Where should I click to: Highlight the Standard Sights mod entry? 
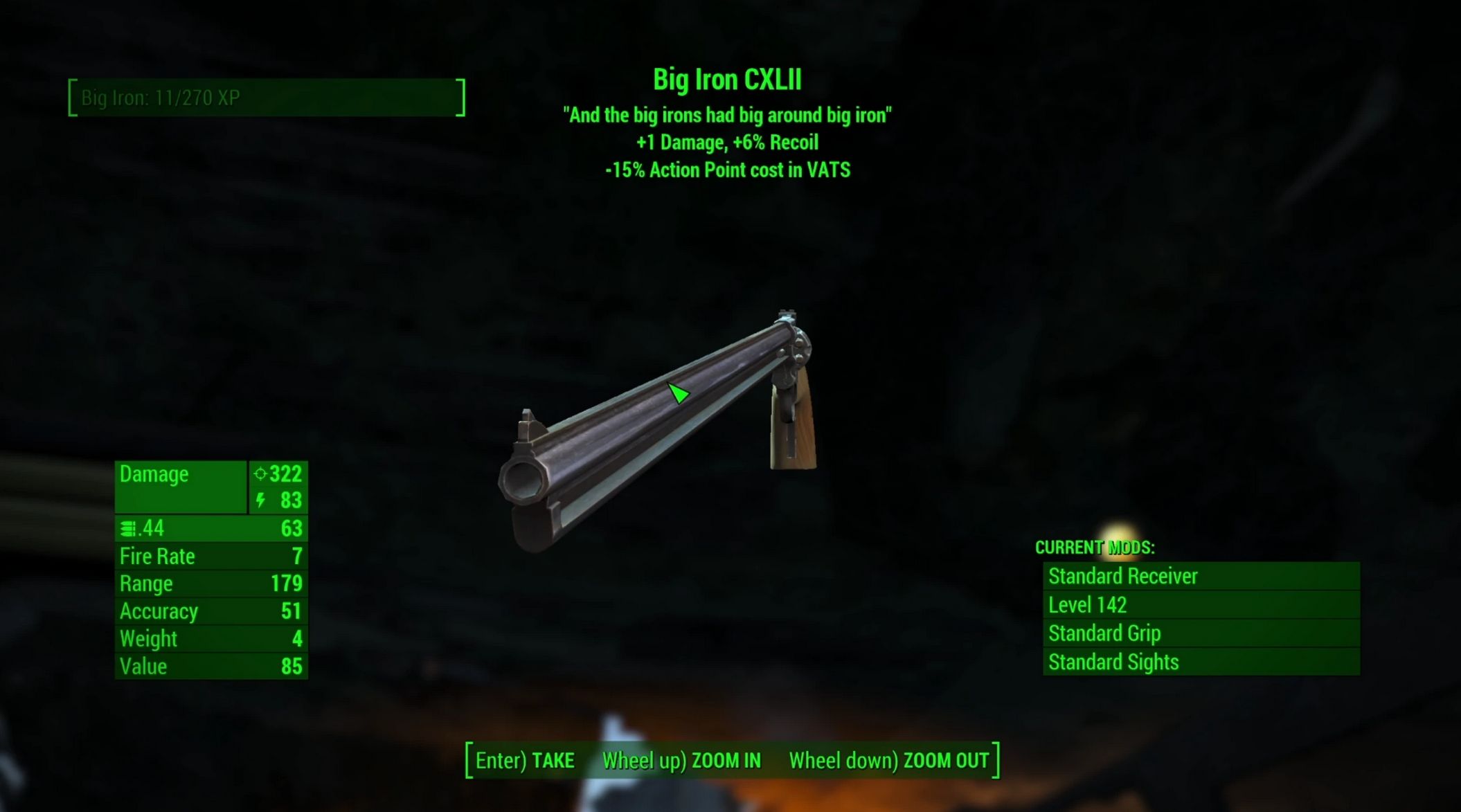(1201, 662)
